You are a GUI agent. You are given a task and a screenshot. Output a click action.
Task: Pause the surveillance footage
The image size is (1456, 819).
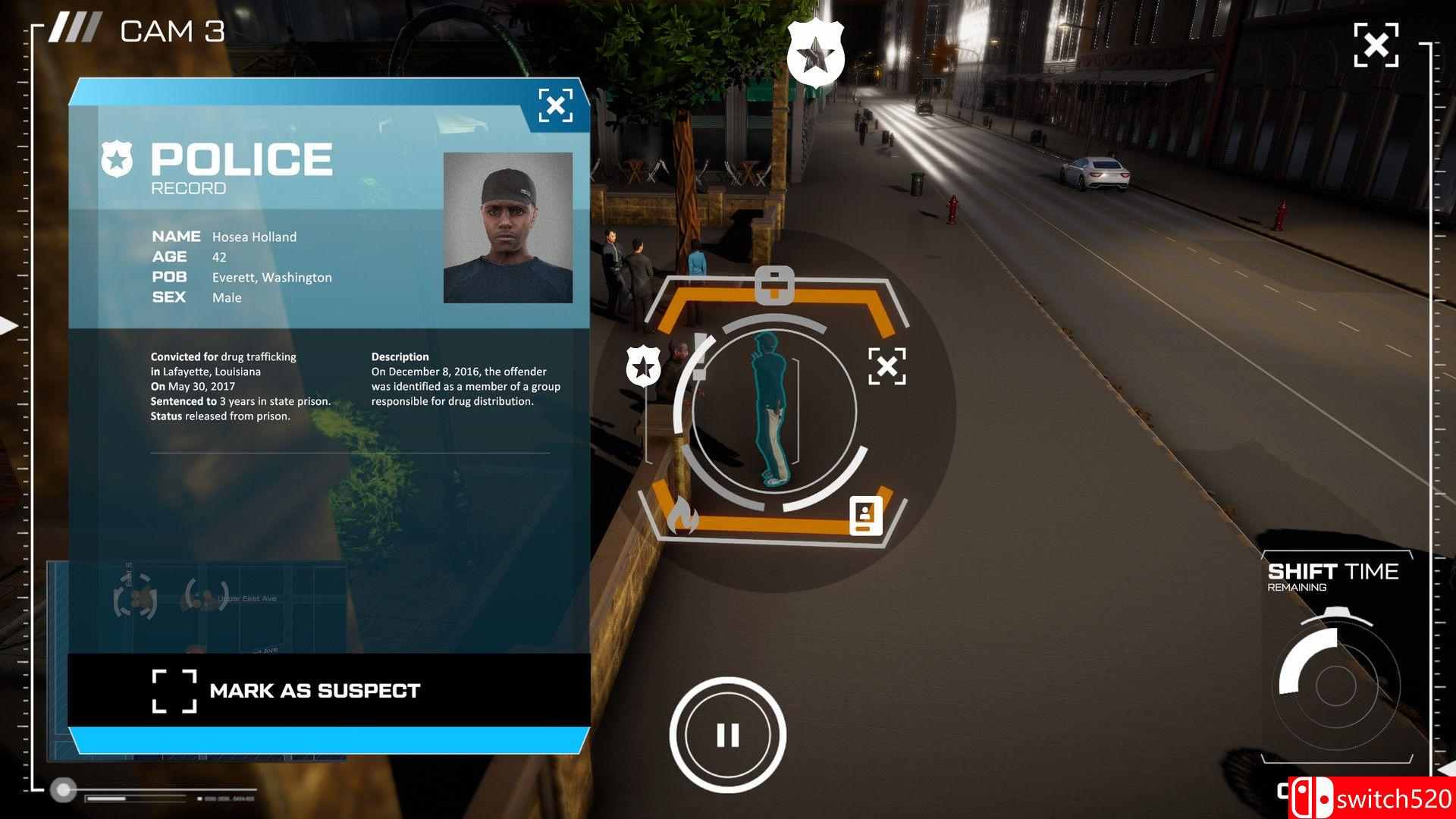[729, 733]
